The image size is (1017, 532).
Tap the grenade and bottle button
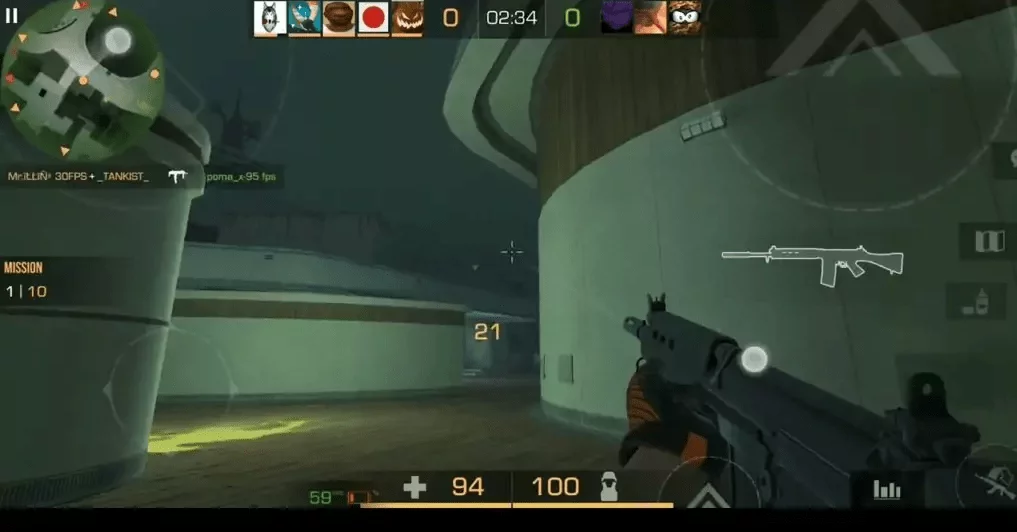pos(982,301)
